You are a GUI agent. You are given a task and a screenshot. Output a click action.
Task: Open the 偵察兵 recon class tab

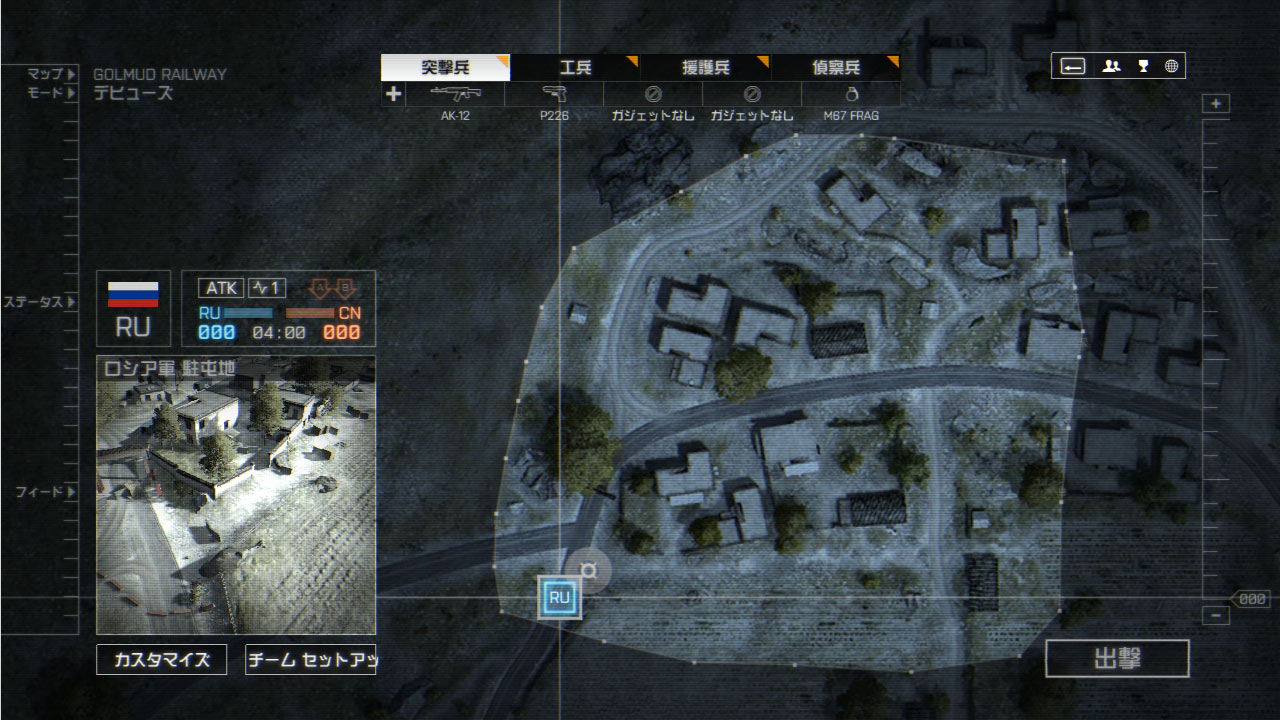point(835,68)
